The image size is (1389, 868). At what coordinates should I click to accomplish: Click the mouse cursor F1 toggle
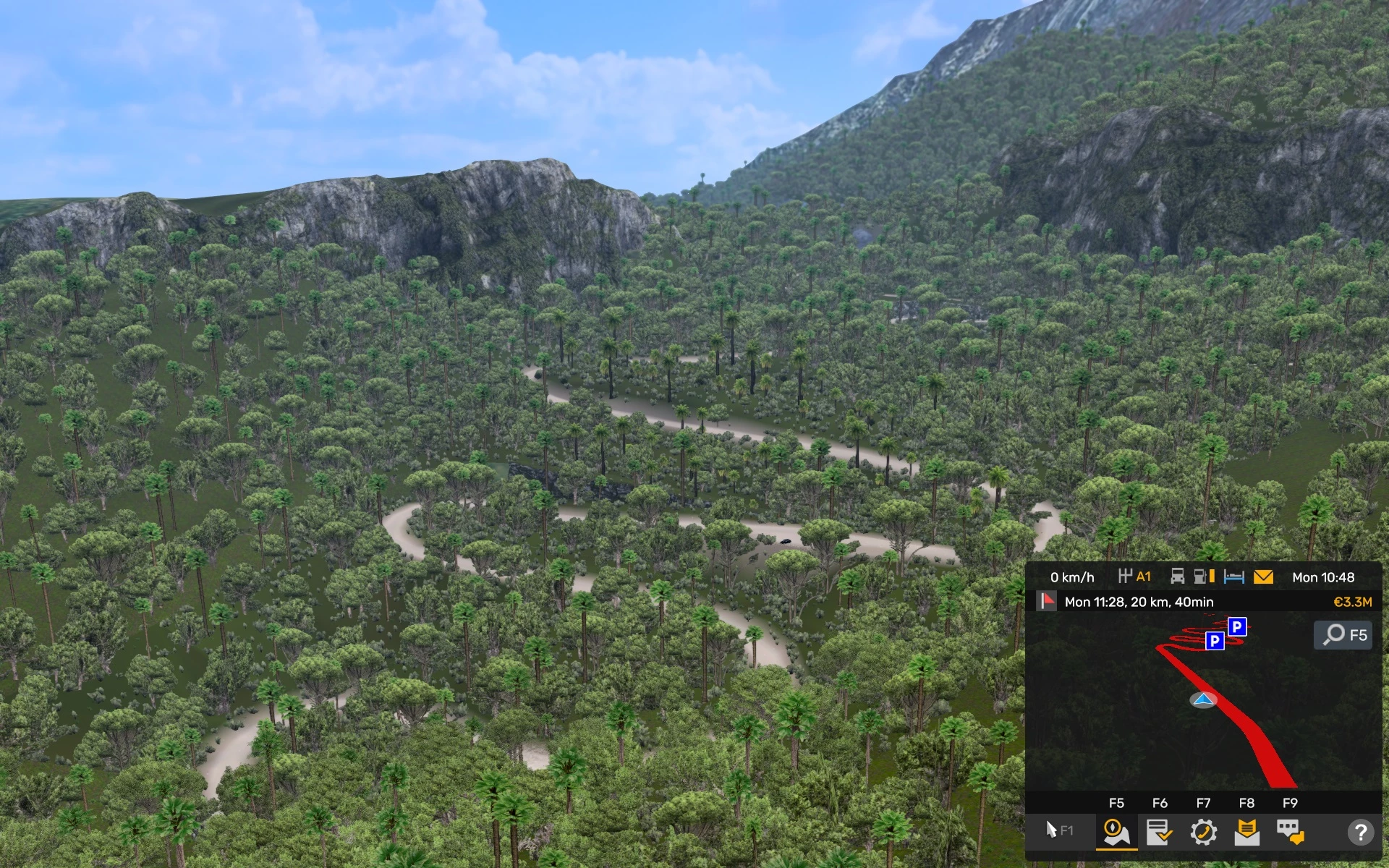pyautogui.click(x=1059, y=830)
